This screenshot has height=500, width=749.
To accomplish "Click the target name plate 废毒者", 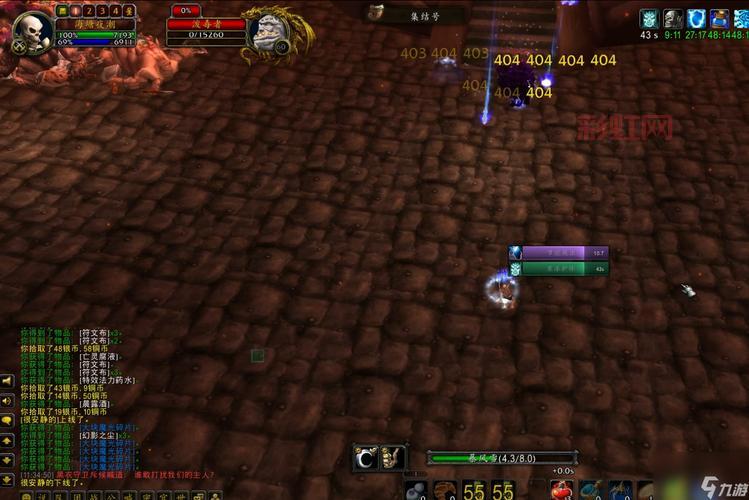I will tap(205, 24).
